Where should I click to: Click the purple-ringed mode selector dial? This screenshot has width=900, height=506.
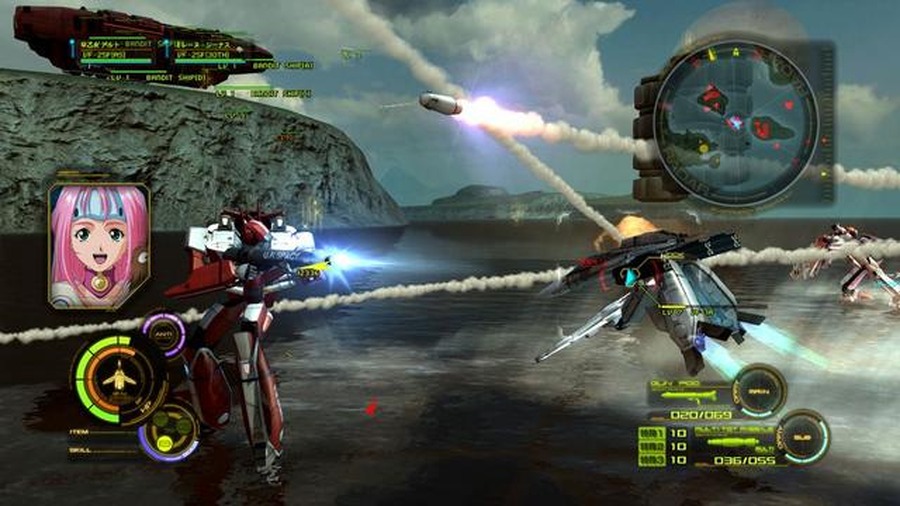tap(168, 432)
